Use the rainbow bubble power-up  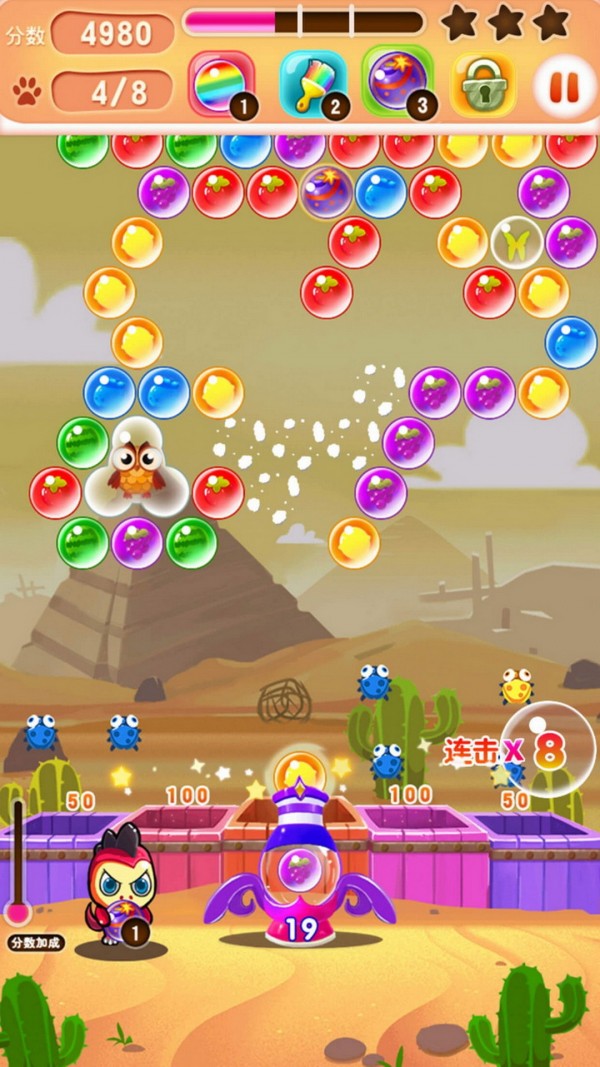click(221, 84)
